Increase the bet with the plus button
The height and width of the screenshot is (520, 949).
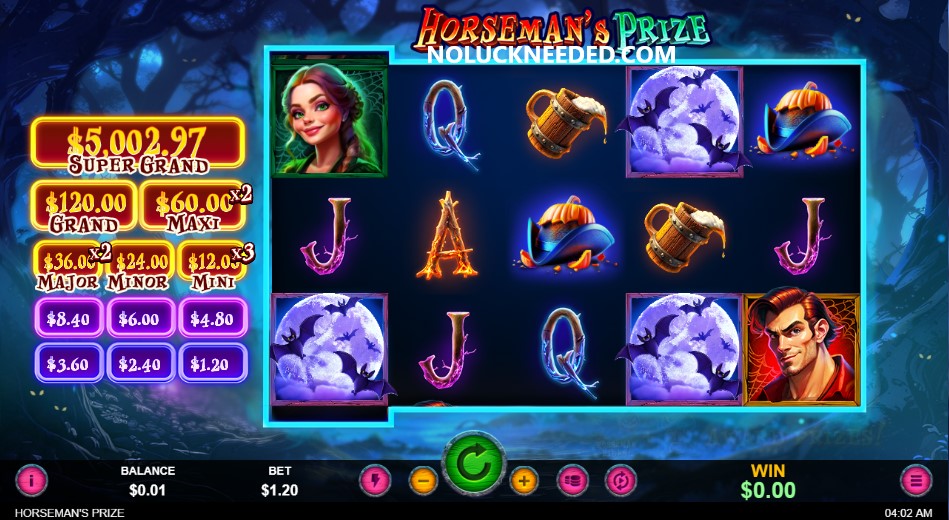point(524,481)
